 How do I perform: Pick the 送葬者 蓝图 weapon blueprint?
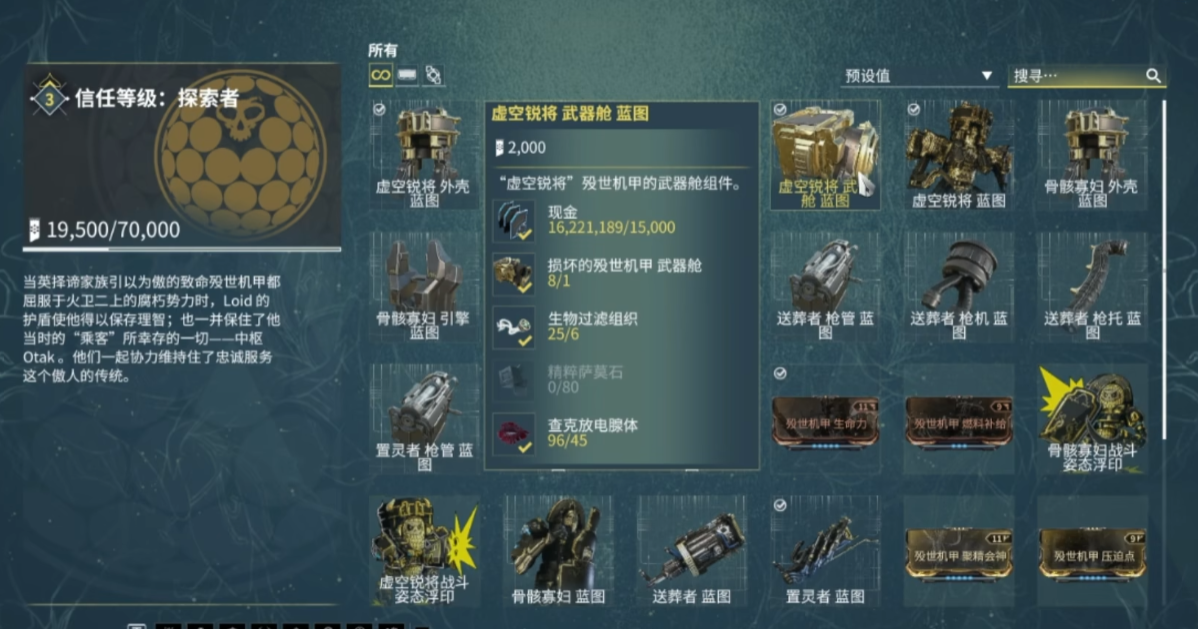pyautogui.click(x=691, y=550)
